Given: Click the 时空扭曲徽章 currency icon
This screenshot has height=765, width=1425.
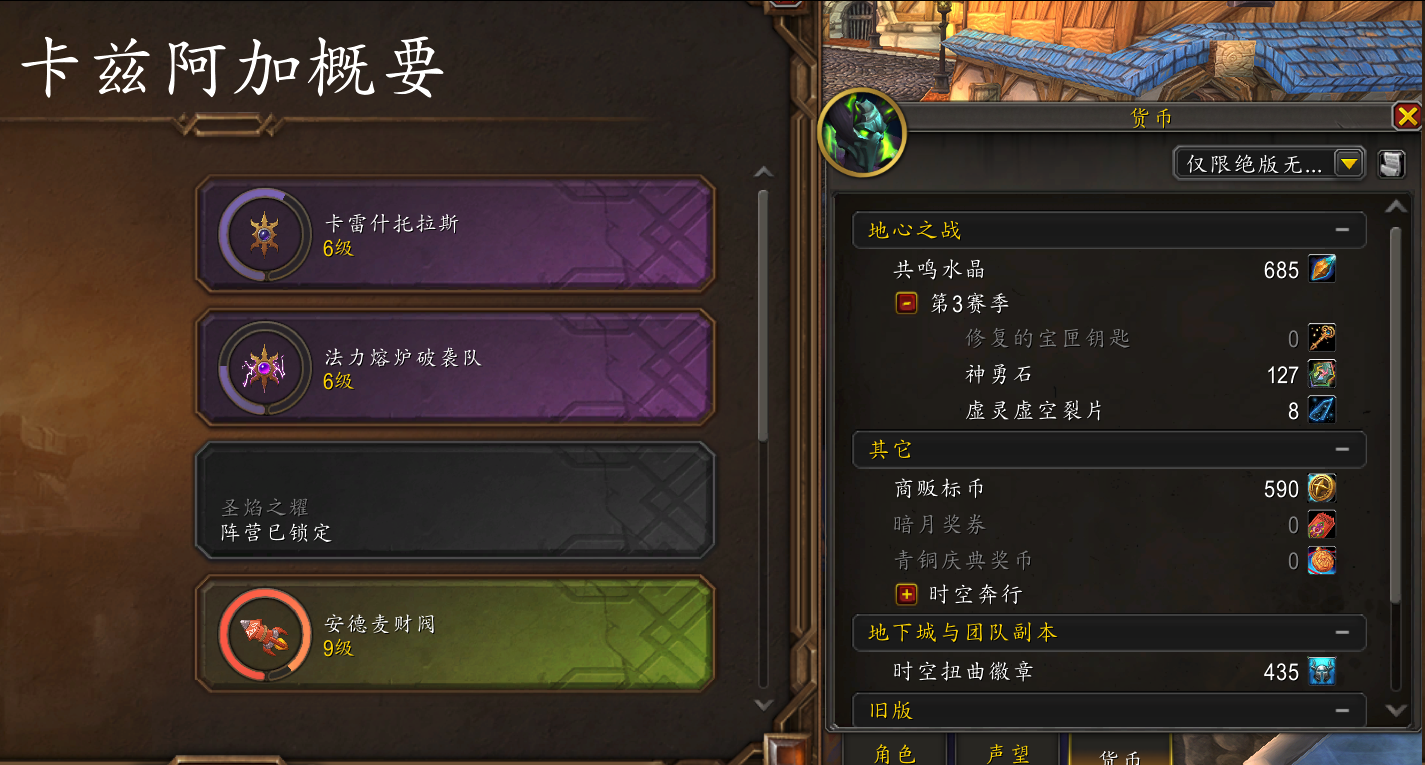Looking at the screenshot, I should tap(1322, 672).
